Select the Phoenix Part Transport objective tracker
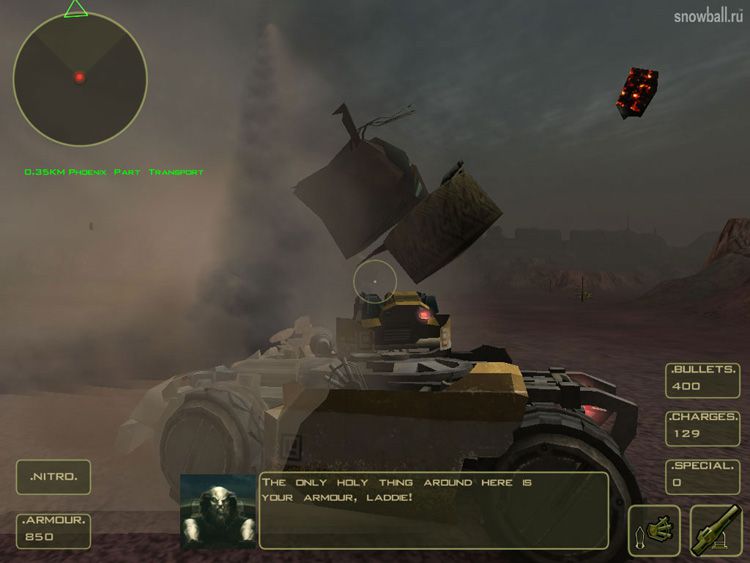The image size is (750, 563). (114, 173)
